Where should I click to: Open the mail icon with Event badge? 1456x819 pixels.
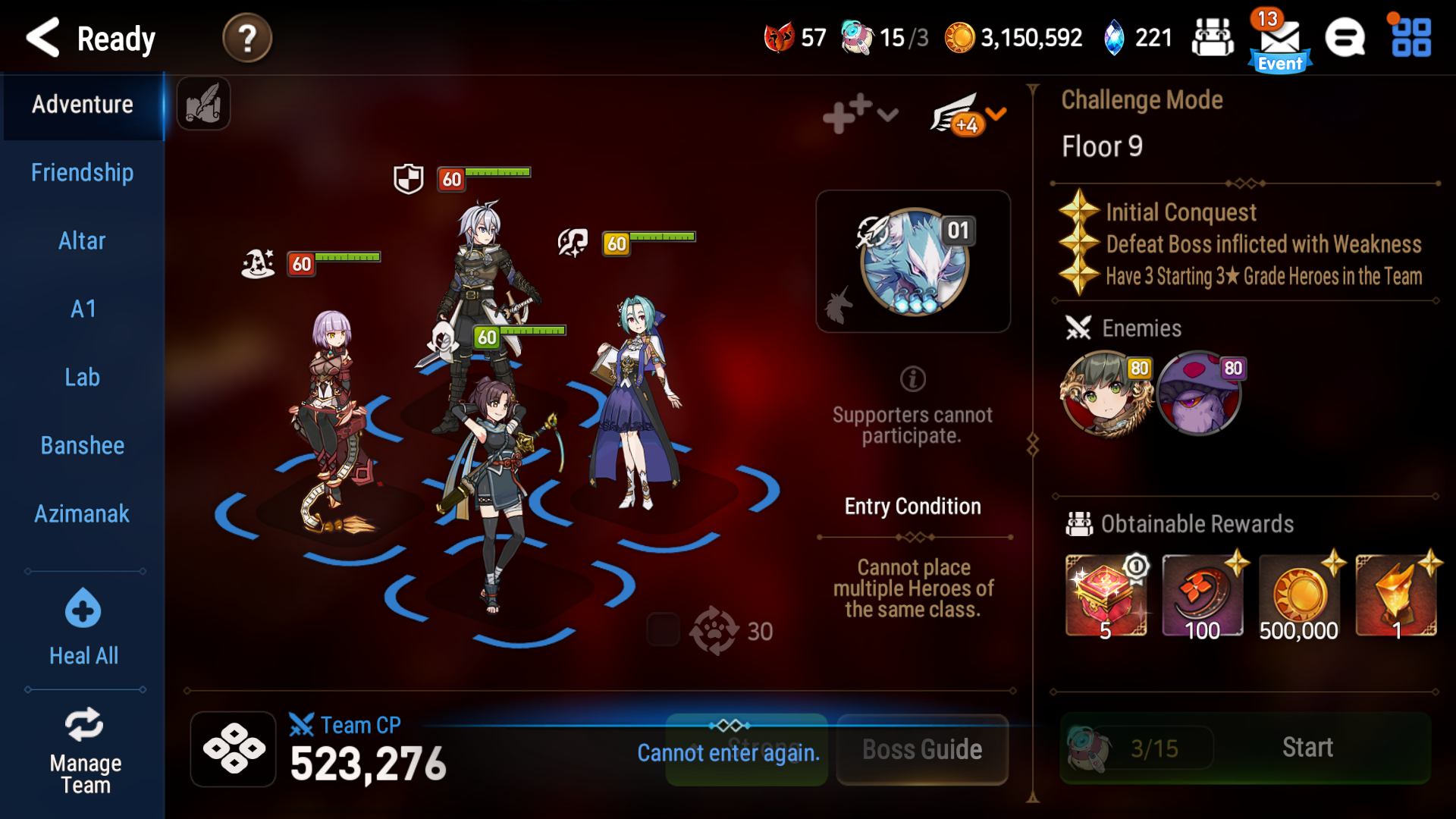tap(1279, 38)
